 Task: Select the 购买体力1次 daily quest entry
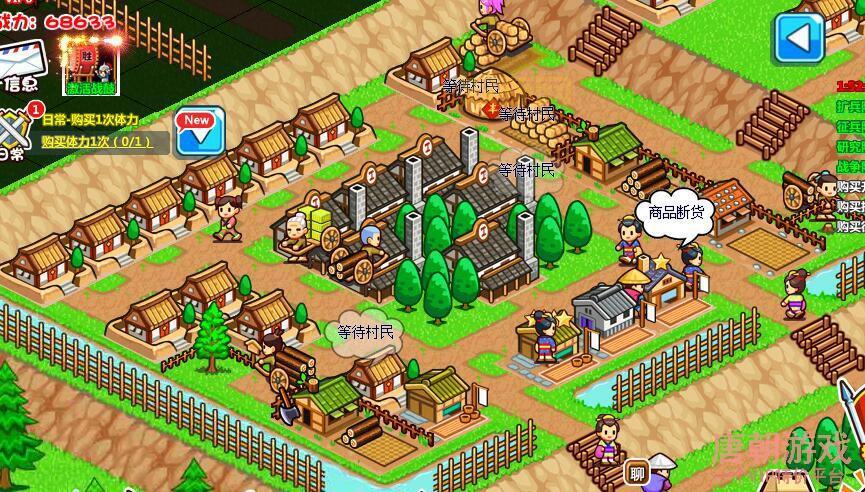click(97, 142)
